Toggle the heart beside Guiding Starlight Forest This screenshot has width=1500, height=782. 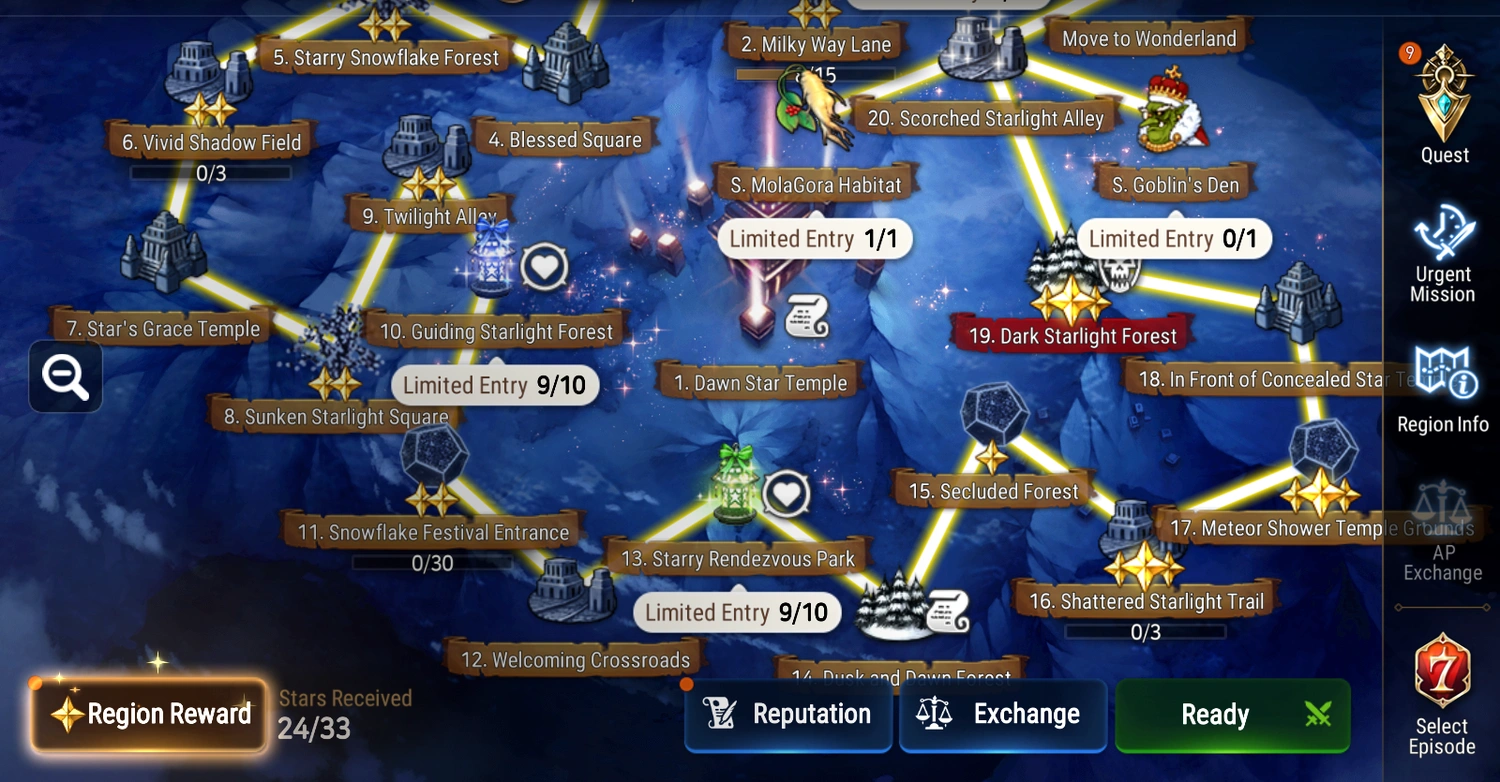click(x=544, y=267)
